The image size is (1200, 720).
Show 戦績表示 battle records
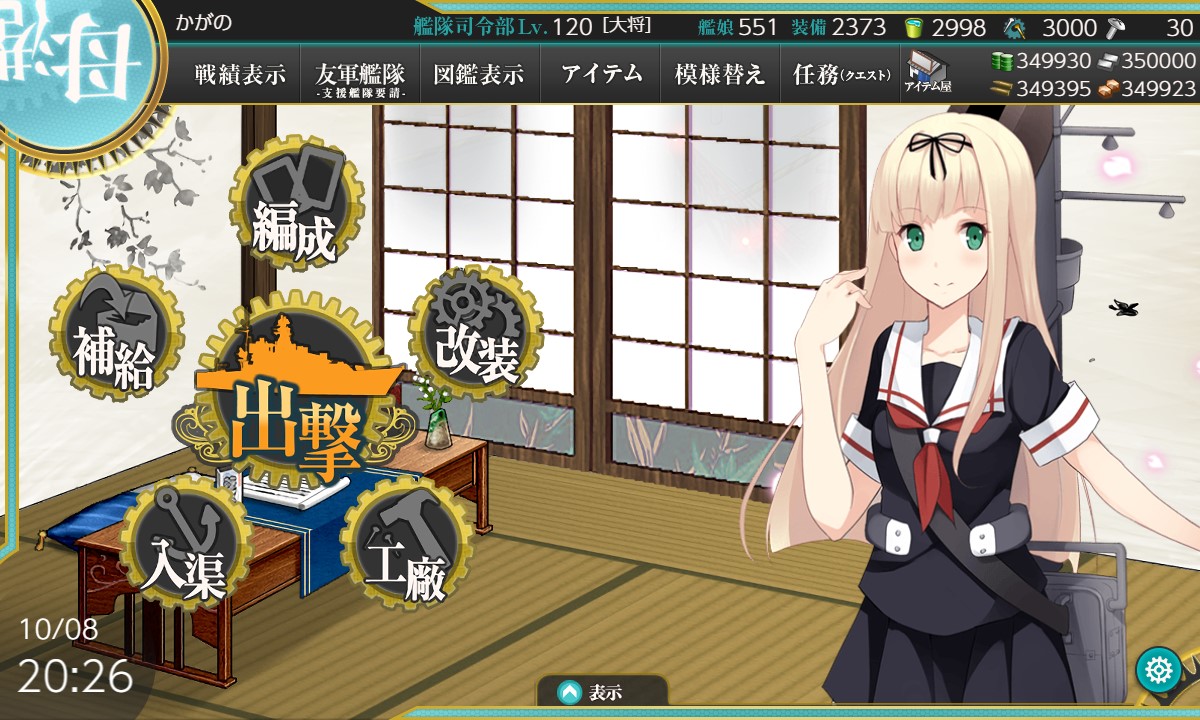(240, 75)
